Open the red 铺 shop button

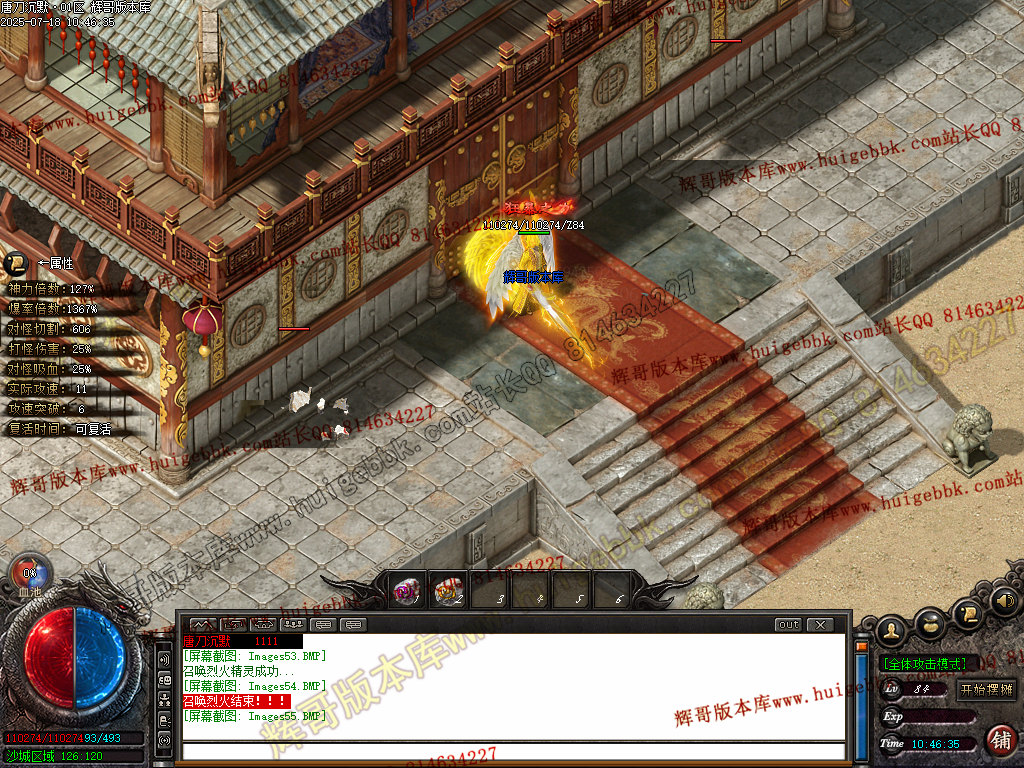pyautogui.click(x=1000, y=740)
